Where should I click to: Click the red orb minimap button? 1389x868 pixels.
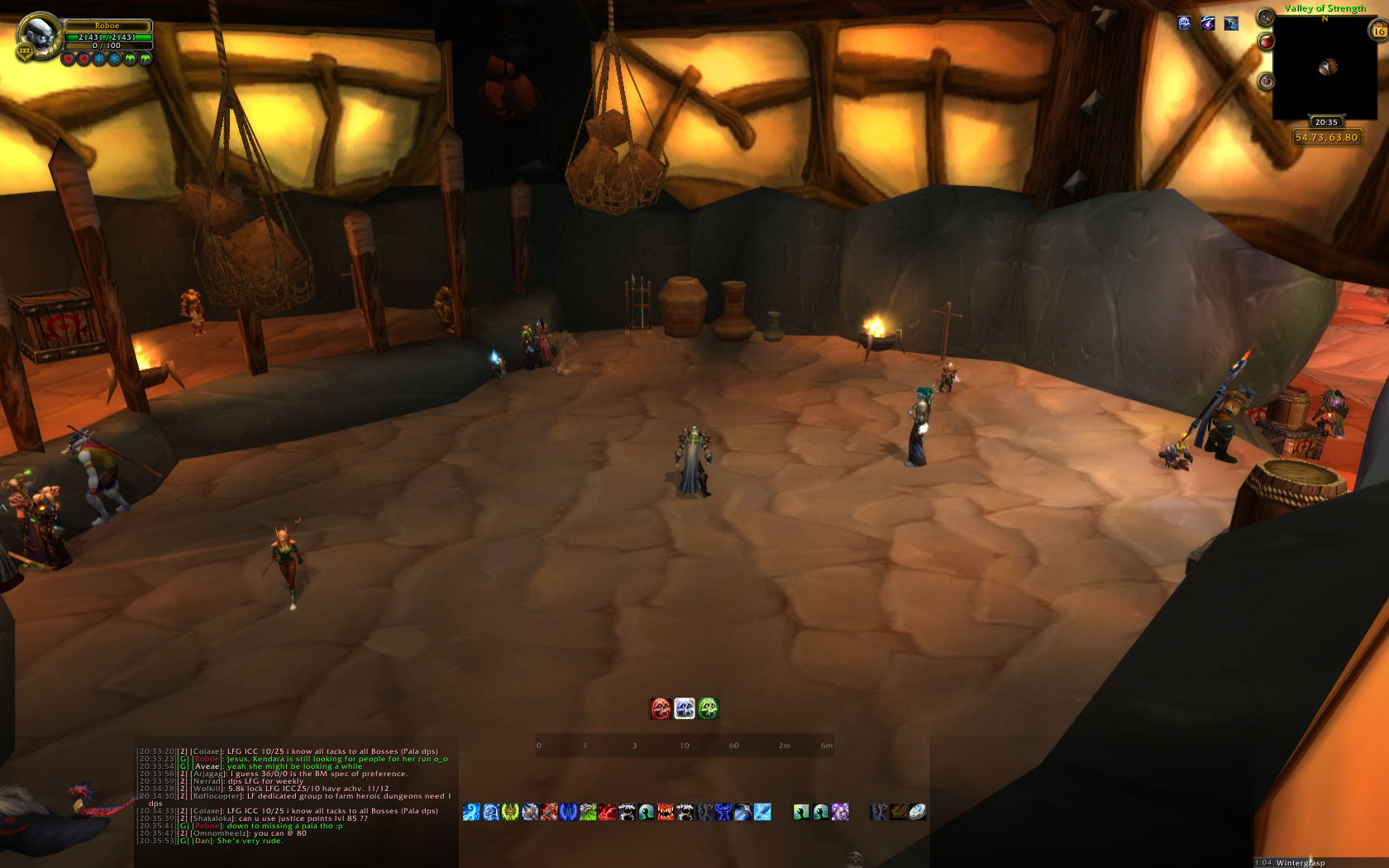1266,41
